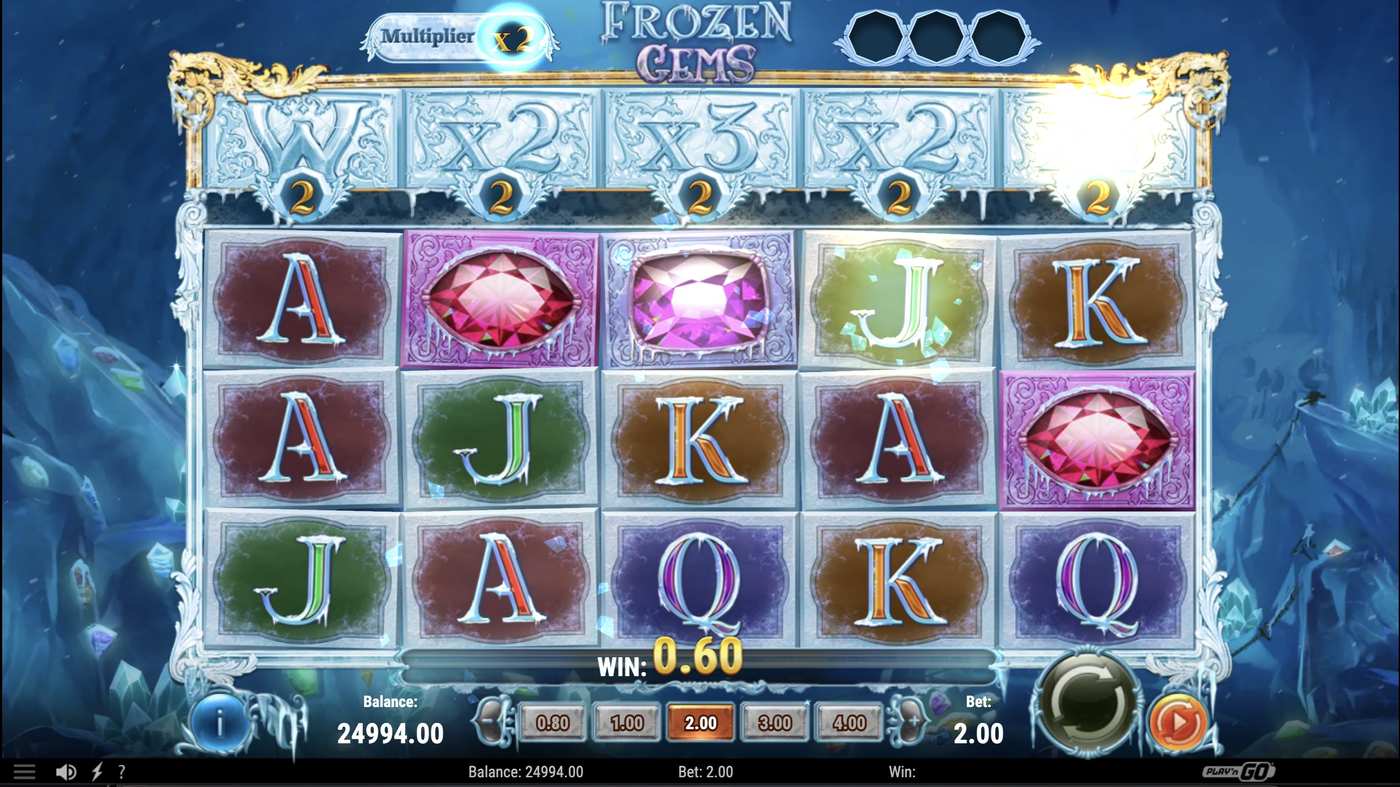Mute the game sound via speaker icon
Viewport: 1400px width, 787px height.
(66, 770)
